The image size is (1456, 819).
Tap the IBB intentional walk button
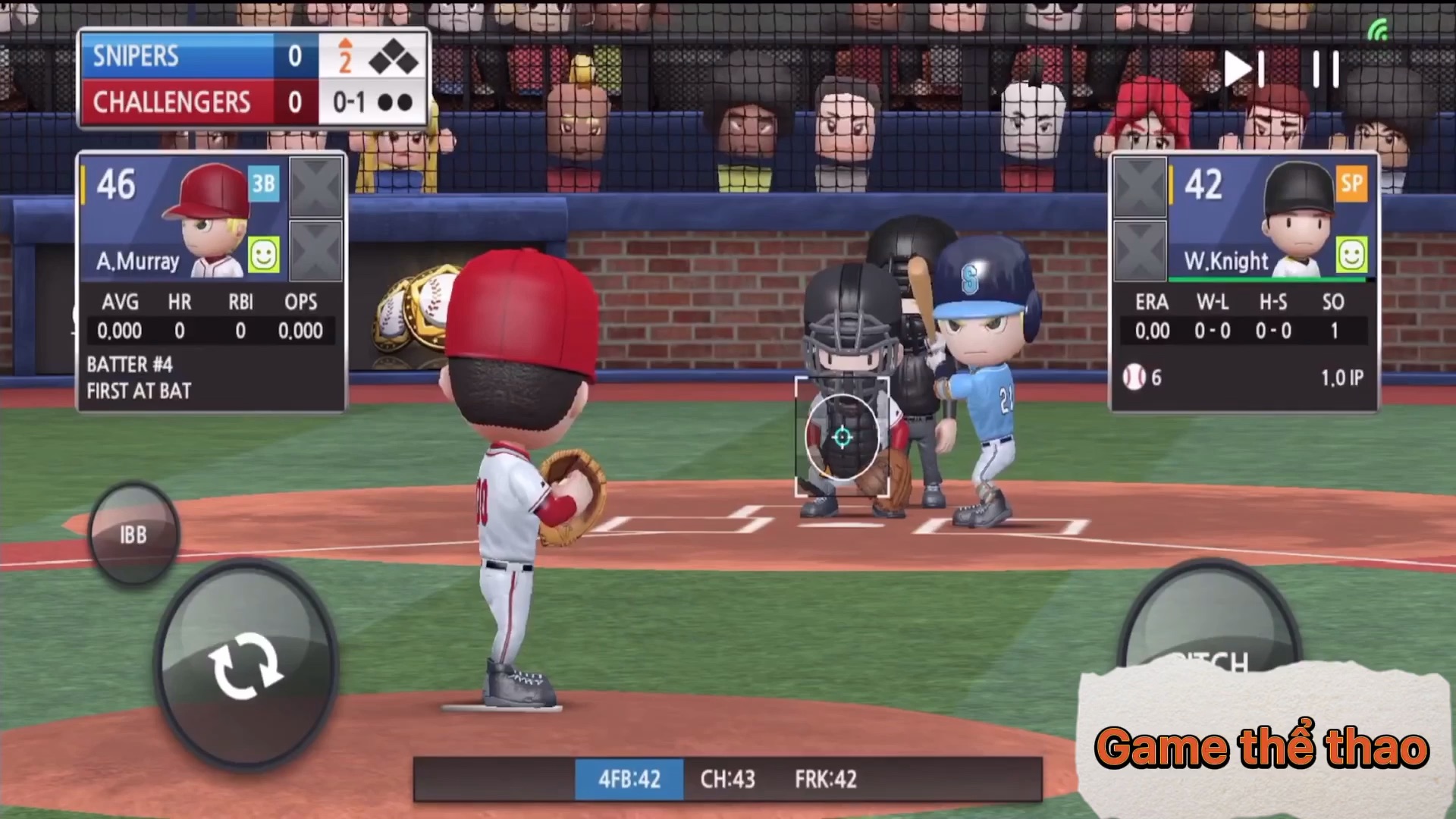133,535
